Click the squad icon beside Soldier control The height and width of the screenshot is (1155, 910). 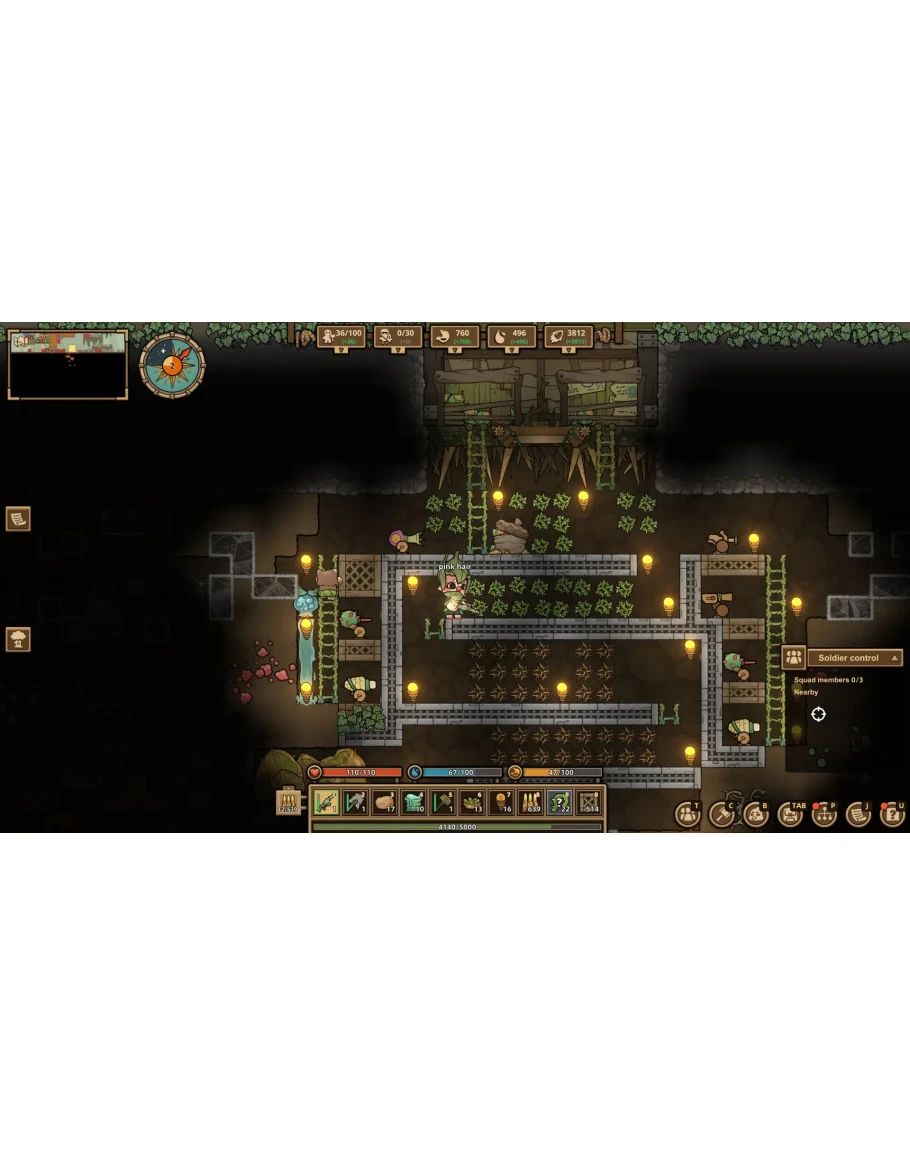[793, 658]
